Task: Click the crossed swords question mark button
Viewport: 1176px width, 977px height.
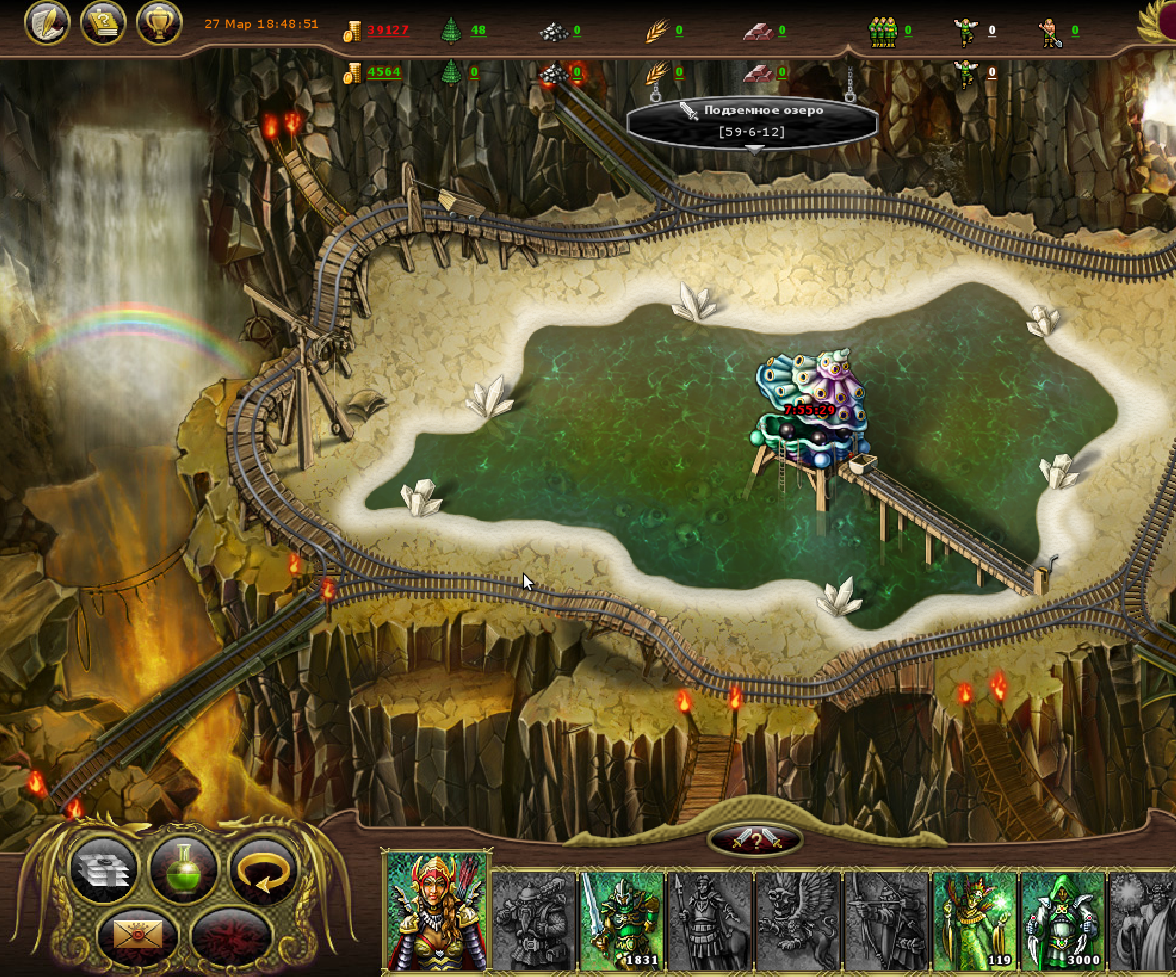Action: pyautogui.click(x=755, y=840)
